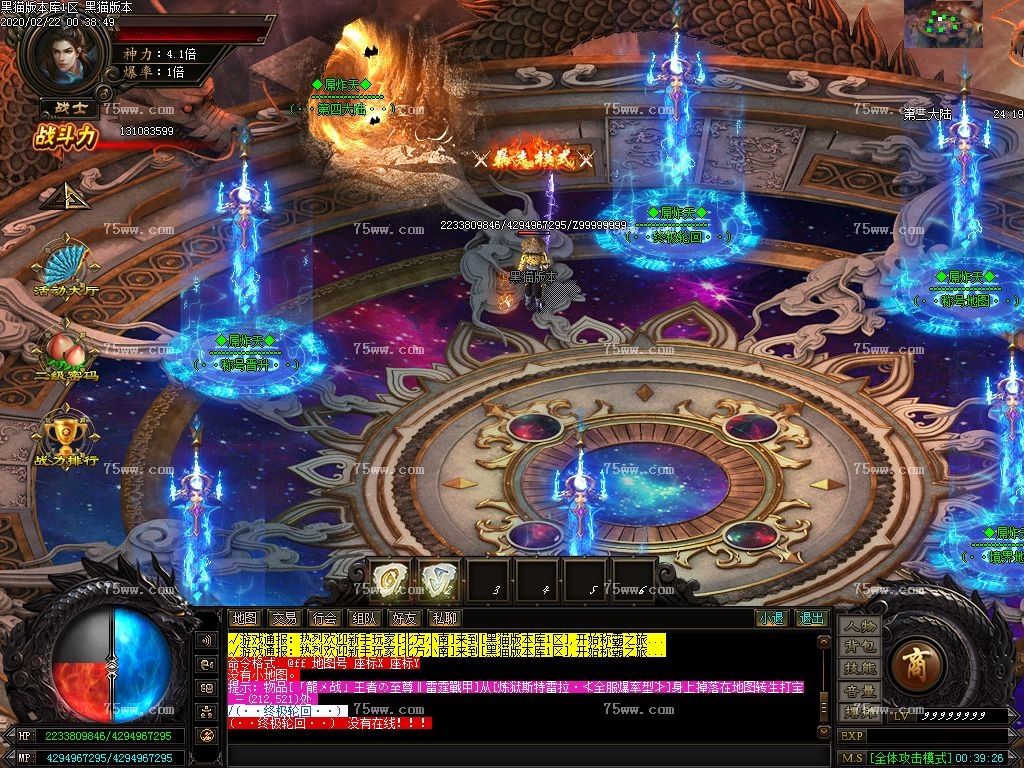Open the 人物 character panel
The image size is (1024, 768).
[x=859, y=626]
